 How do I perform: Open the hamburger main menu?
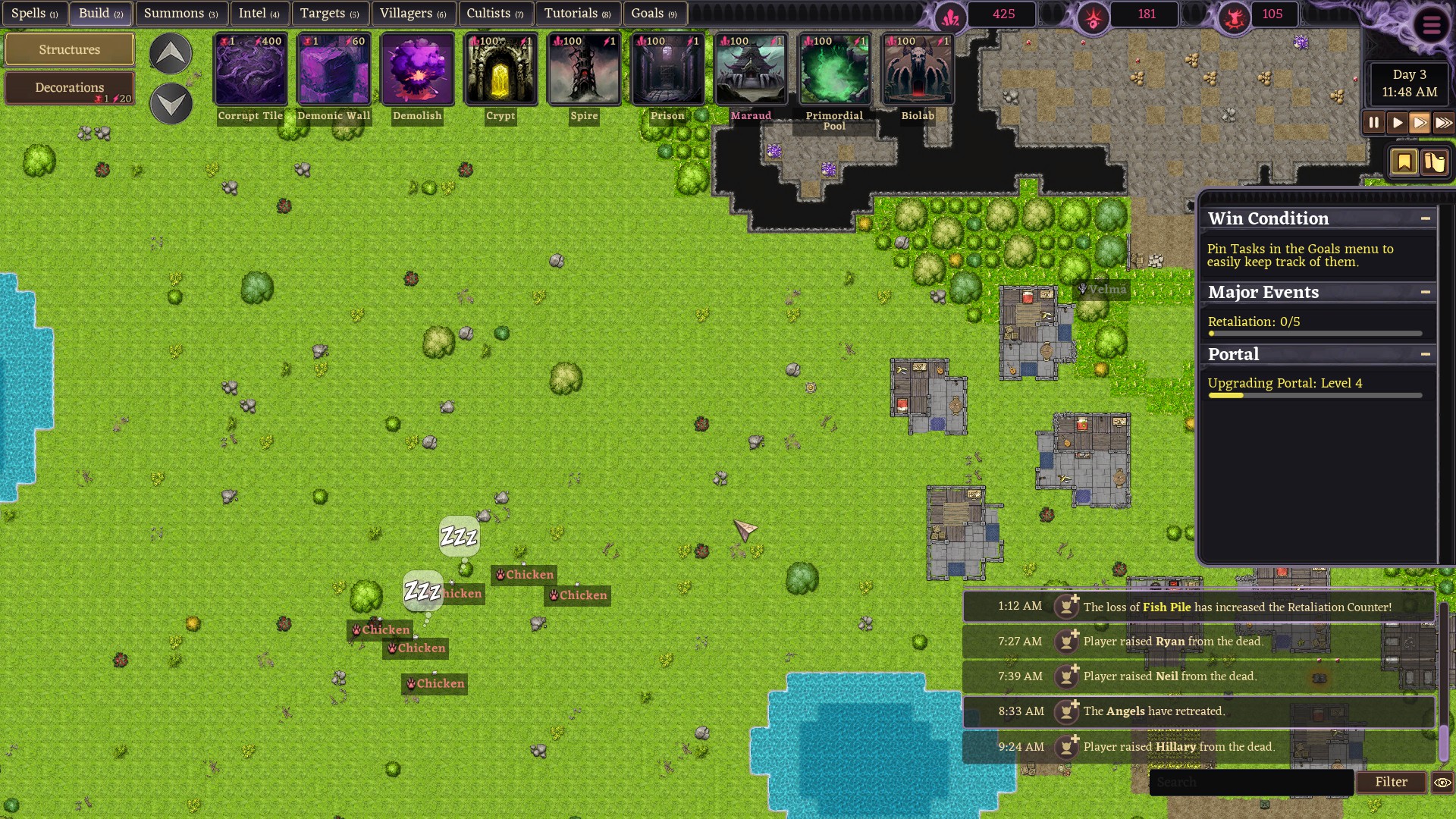click(1431, 26)
